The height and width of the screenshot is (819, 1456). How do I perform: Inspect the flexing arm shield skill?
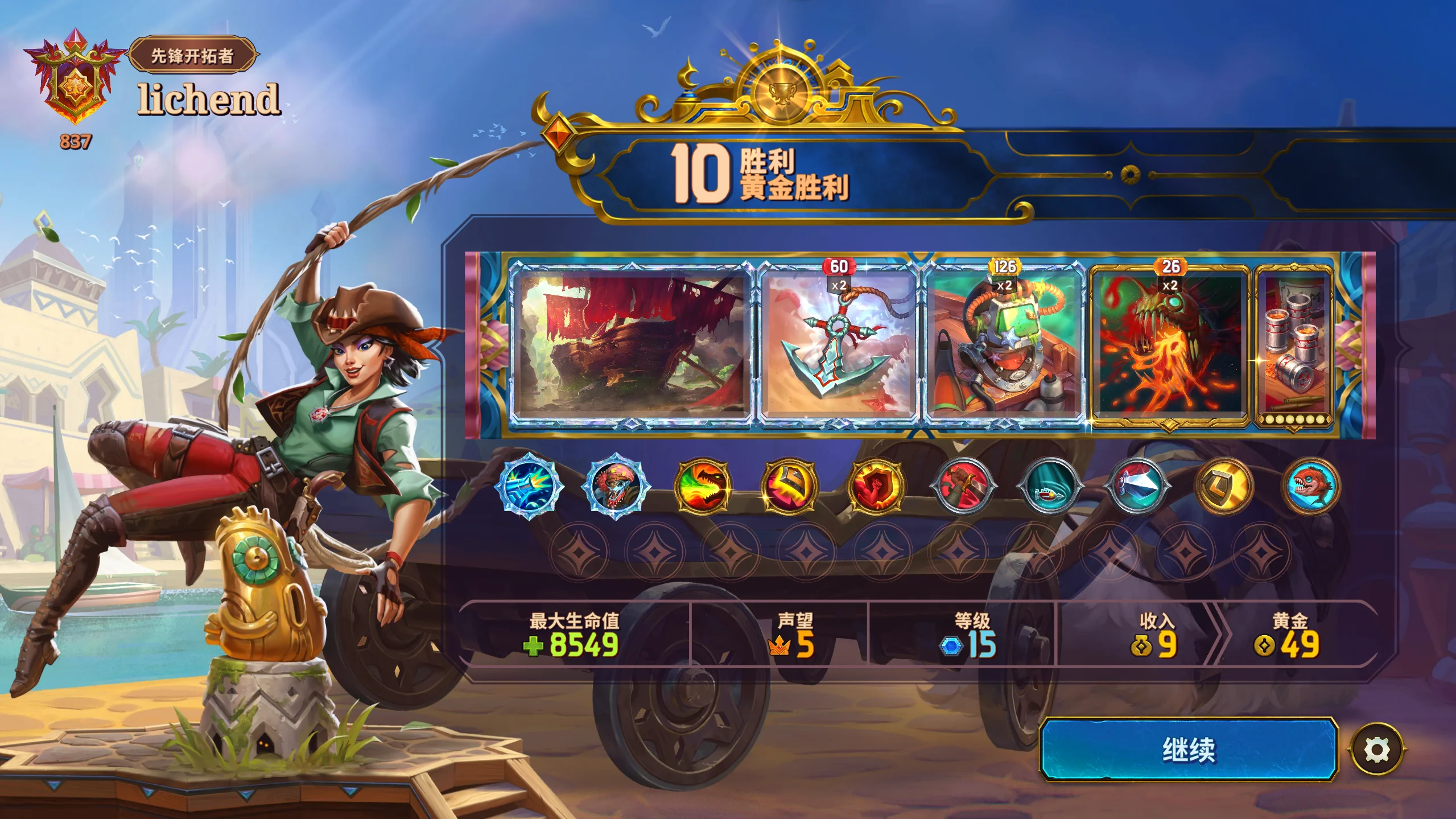tap(877, 487)
